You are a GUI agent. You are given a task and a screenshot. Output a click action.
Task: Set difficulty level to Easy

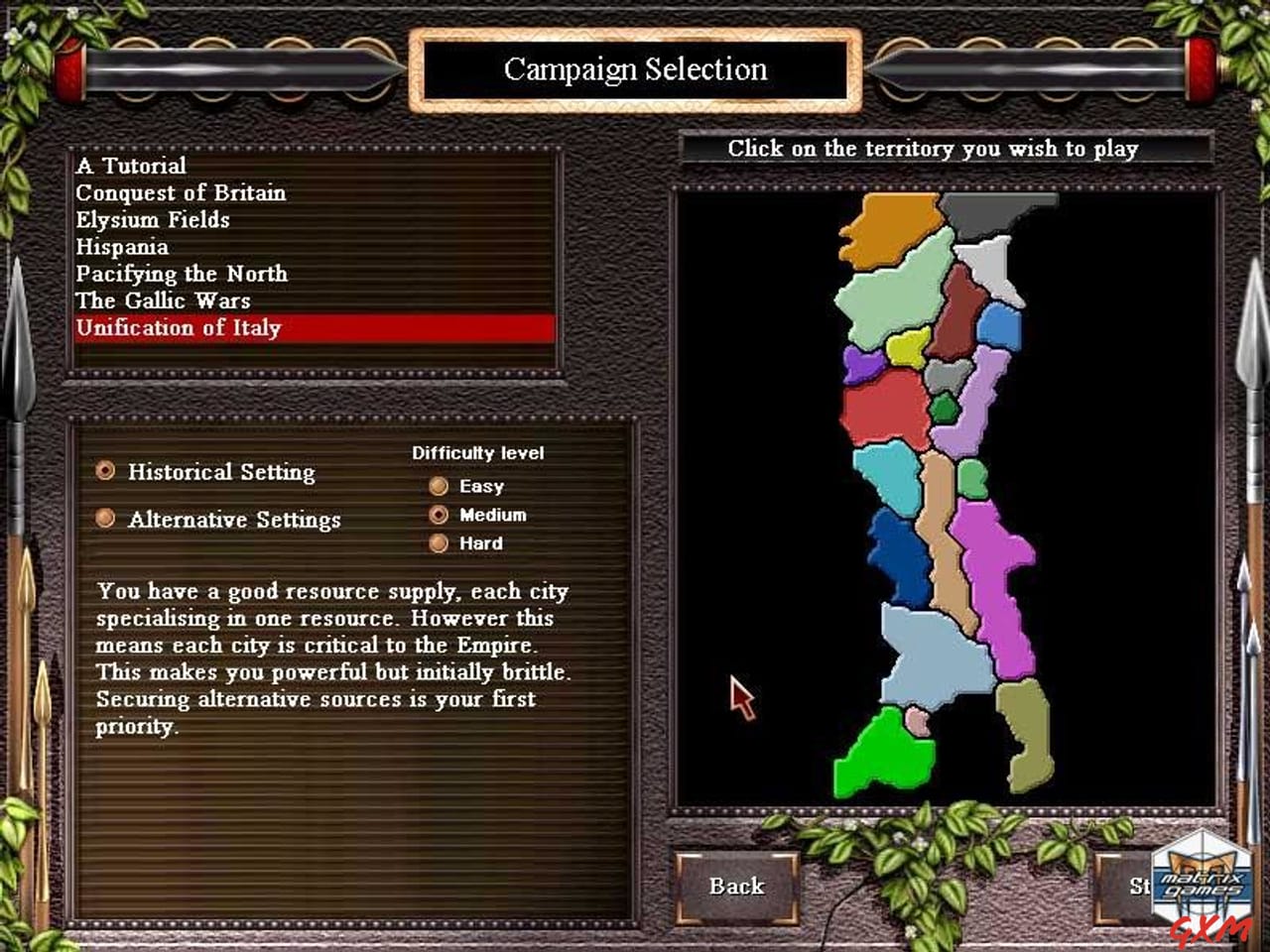(440, 485)
